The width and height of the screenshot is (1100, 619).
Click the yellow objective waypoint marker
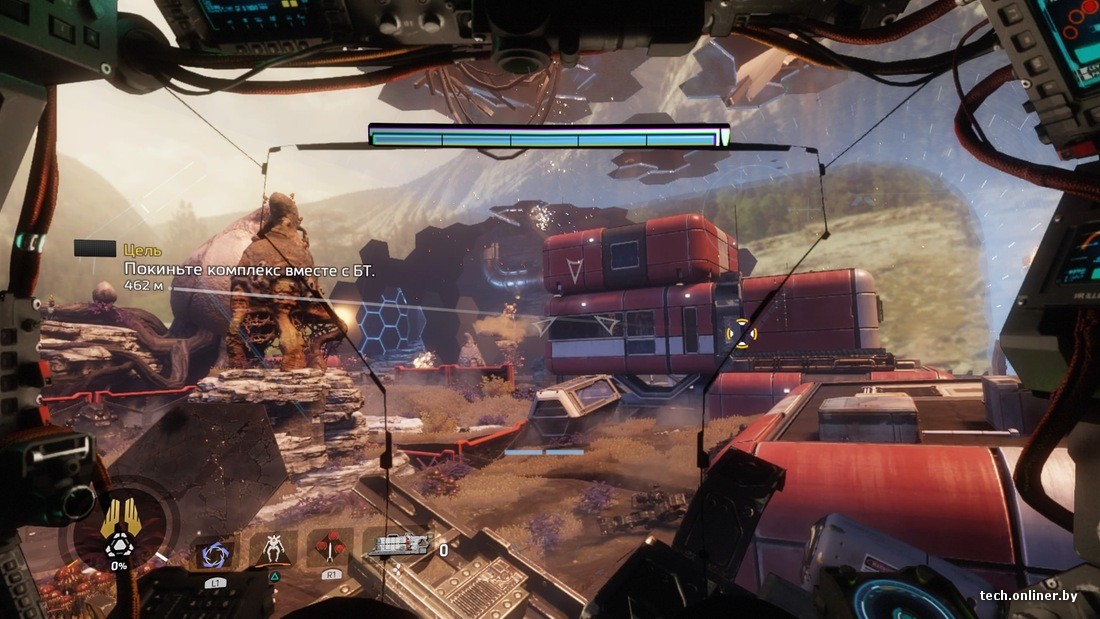[x=740, y=332]
